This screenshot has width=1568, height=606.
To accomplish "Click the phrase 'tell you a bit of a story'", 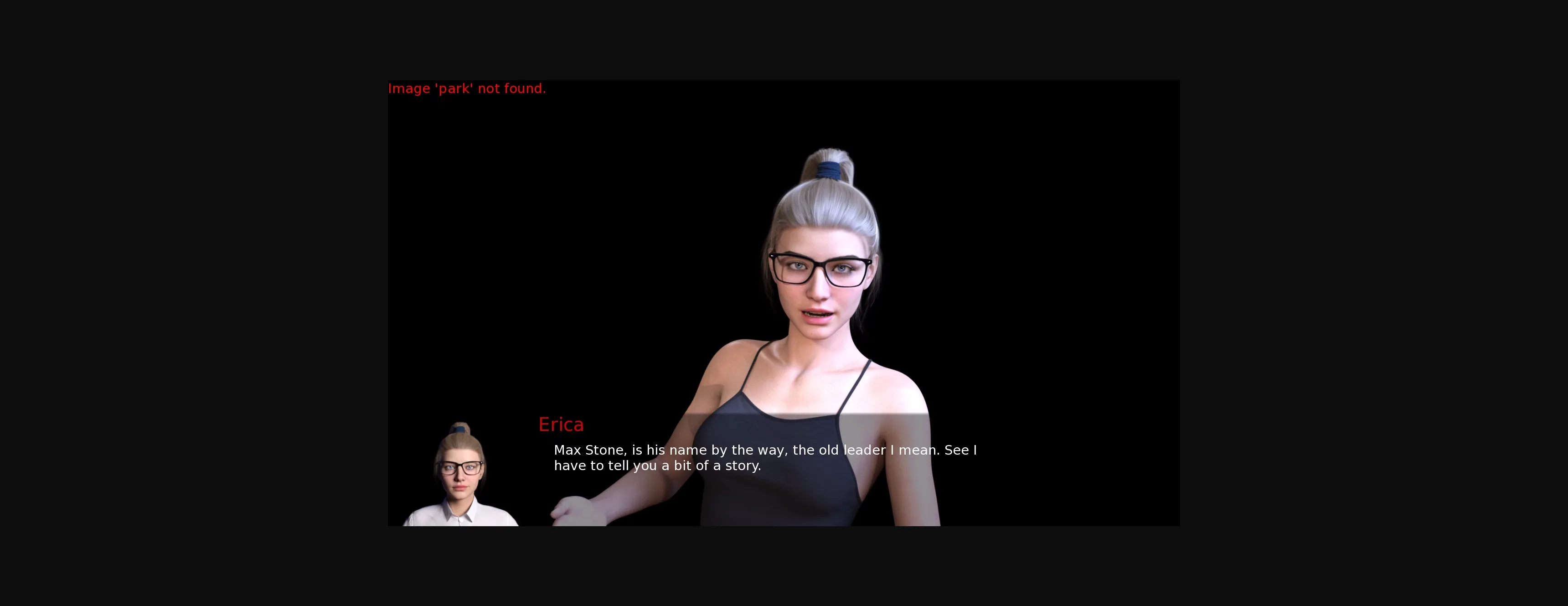I will click(x=682, y=465).
